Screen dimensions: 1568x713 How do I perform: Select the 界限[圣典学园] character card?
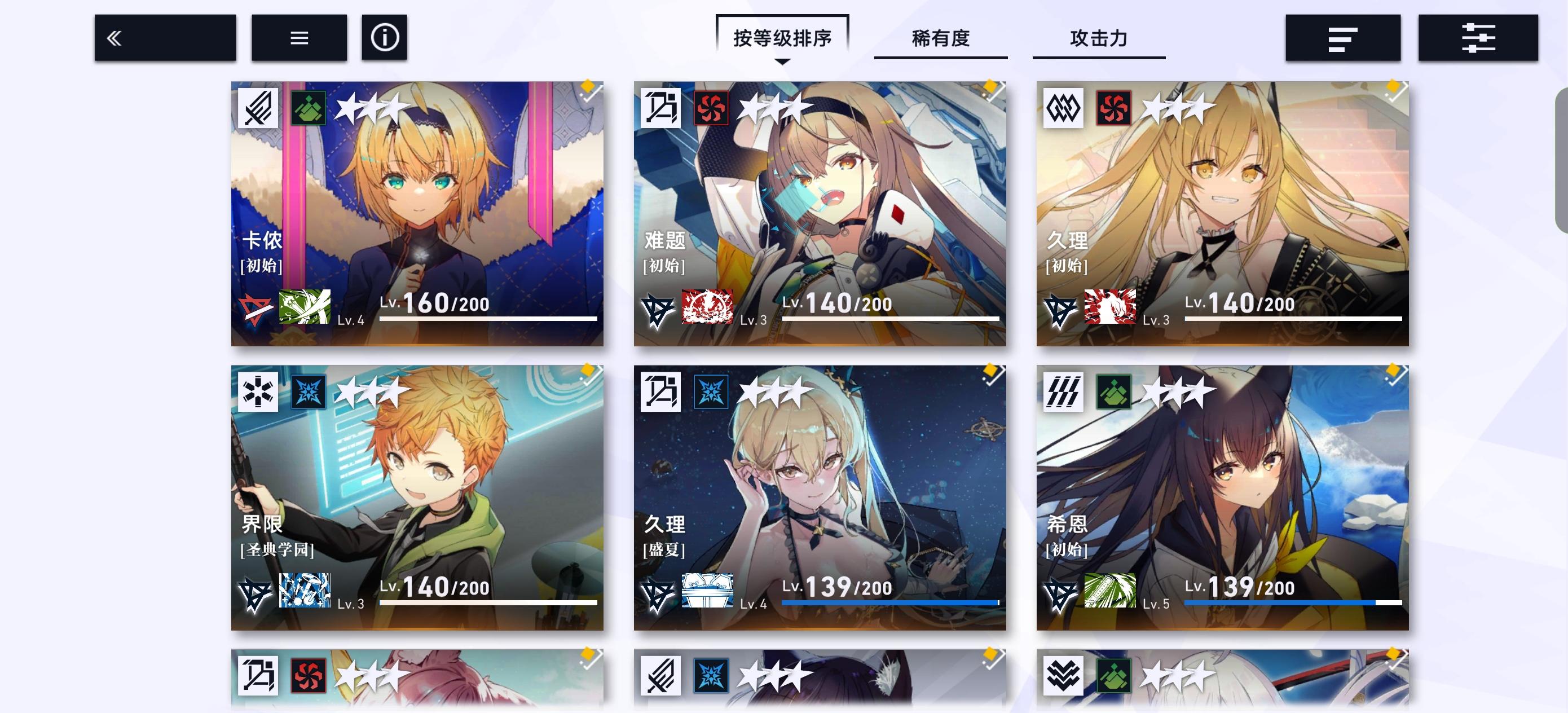417,481
